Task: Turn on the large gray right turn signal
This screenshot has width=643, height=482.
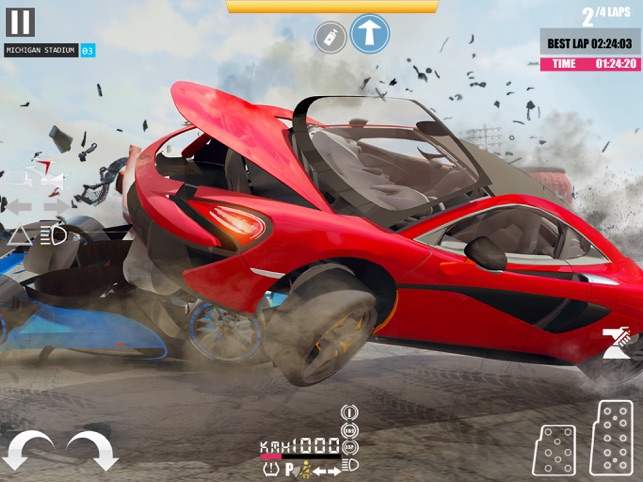Action: pyautogui.click(x=57, y=206)
